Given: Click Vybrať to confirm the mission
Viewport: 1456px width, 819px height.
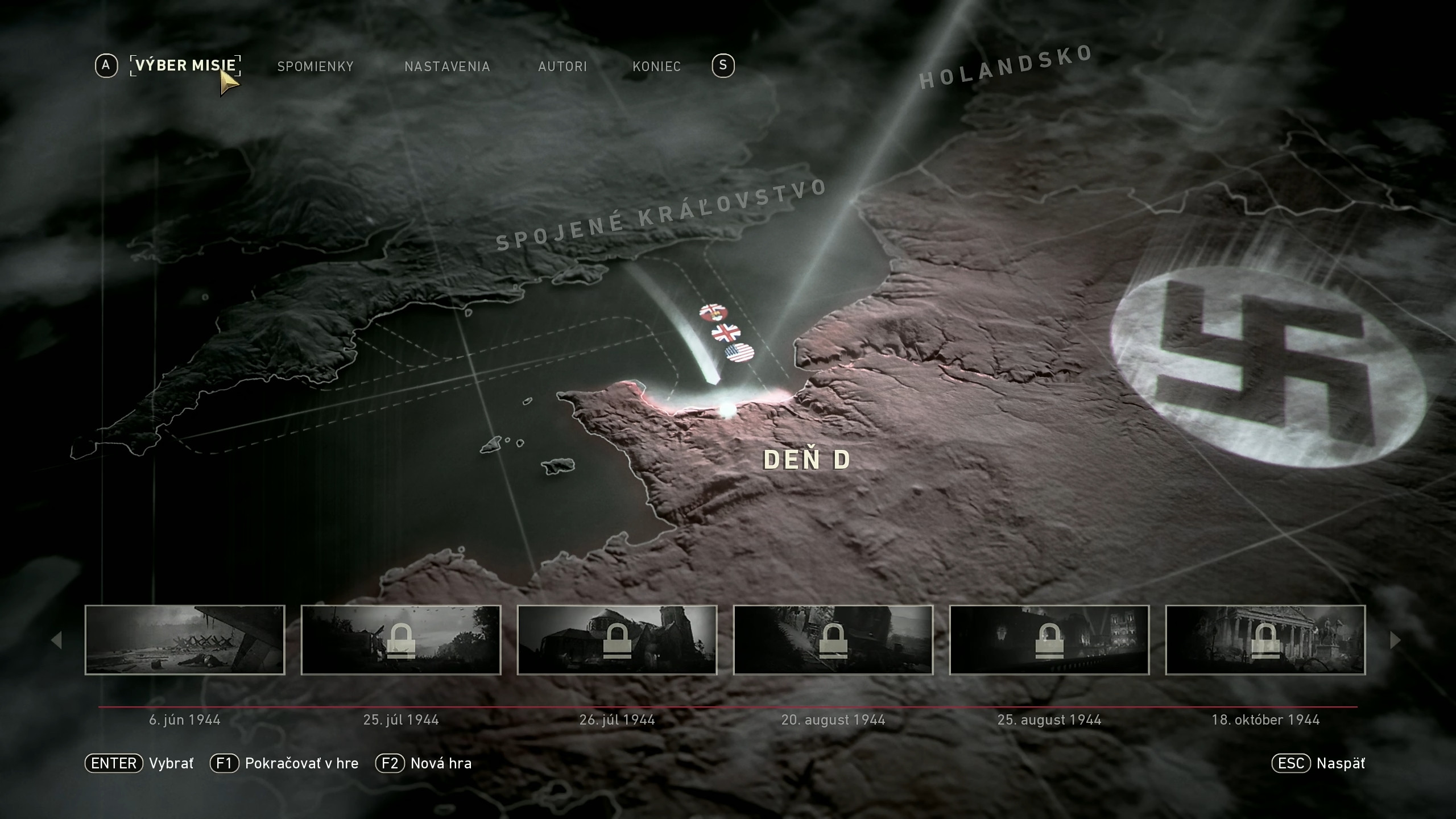Looking at the screenshot, I should [x=140, y=763].
